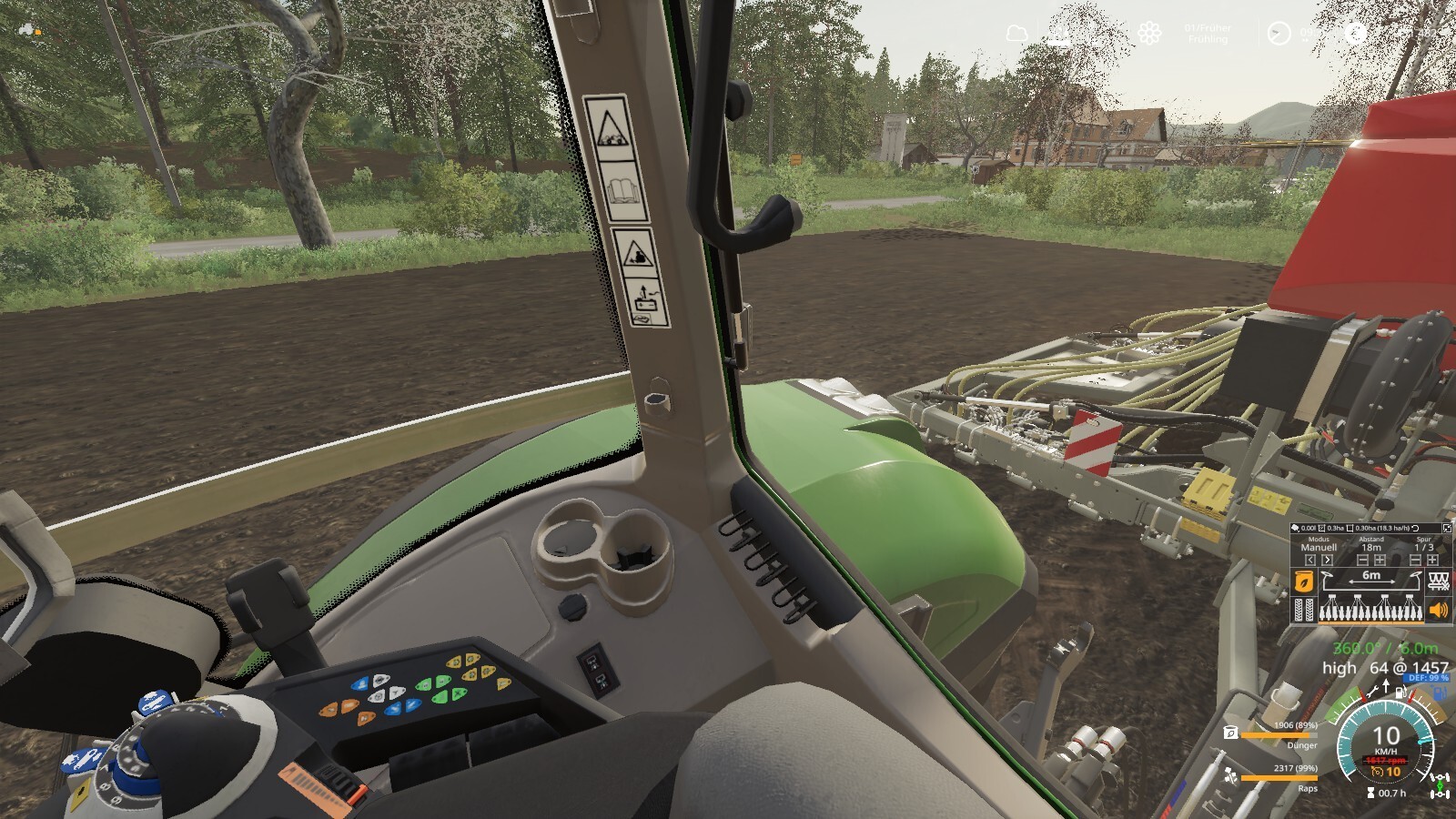This screenshot has width=1456, height=819.
Task: Select the previous Modus option arrow
Action: pyautogui.click(x=1310, y=561)
